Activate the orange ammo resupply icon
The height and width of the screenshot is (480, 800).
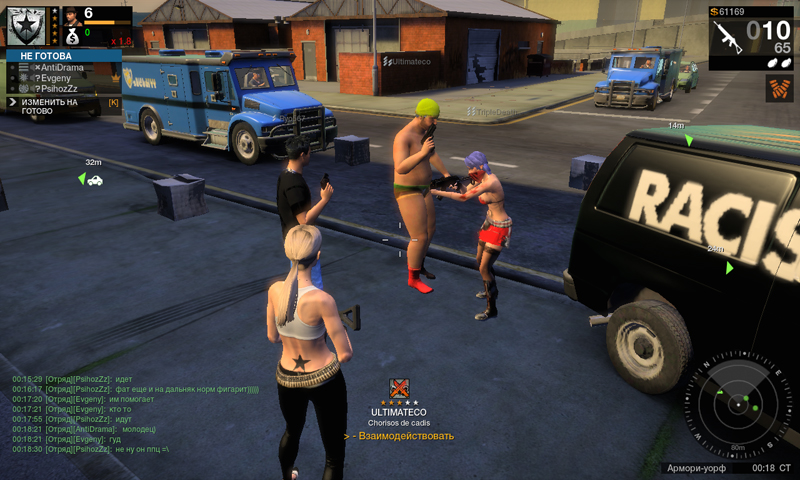pyautogui.click(x=779, y=88)
